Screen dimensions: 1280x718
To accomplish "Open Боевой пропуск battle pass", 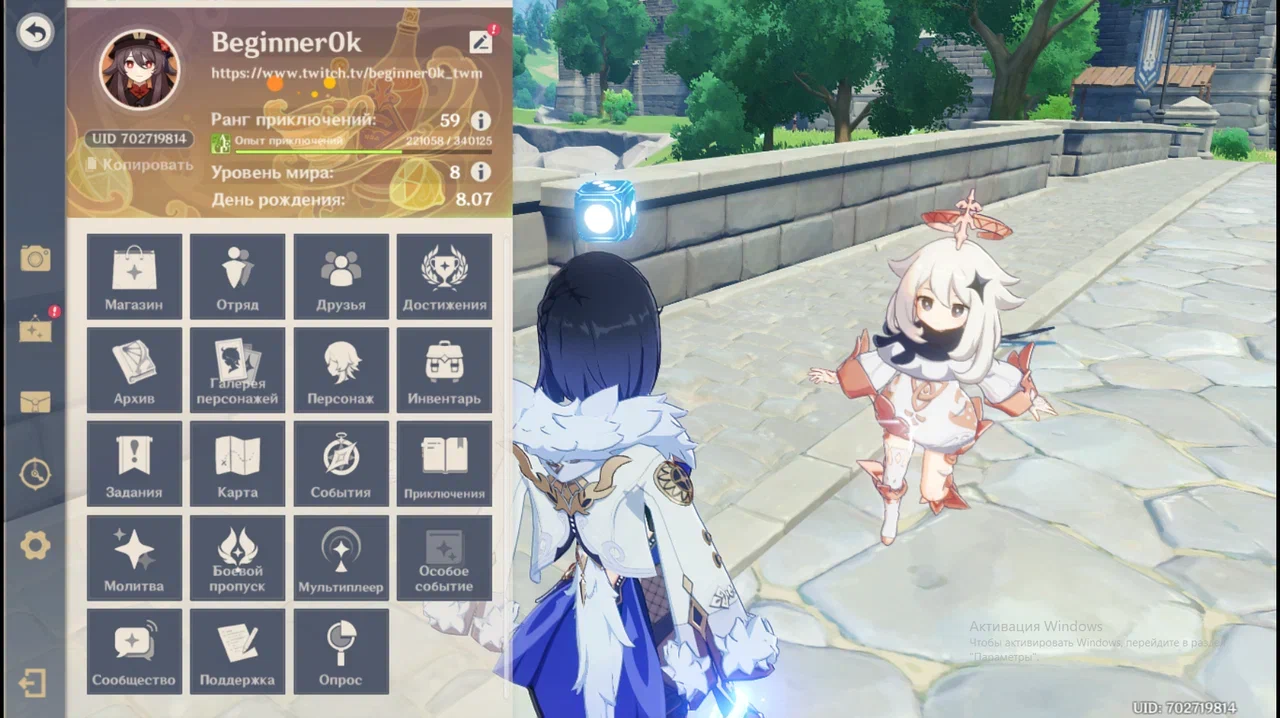I will 237,558.
